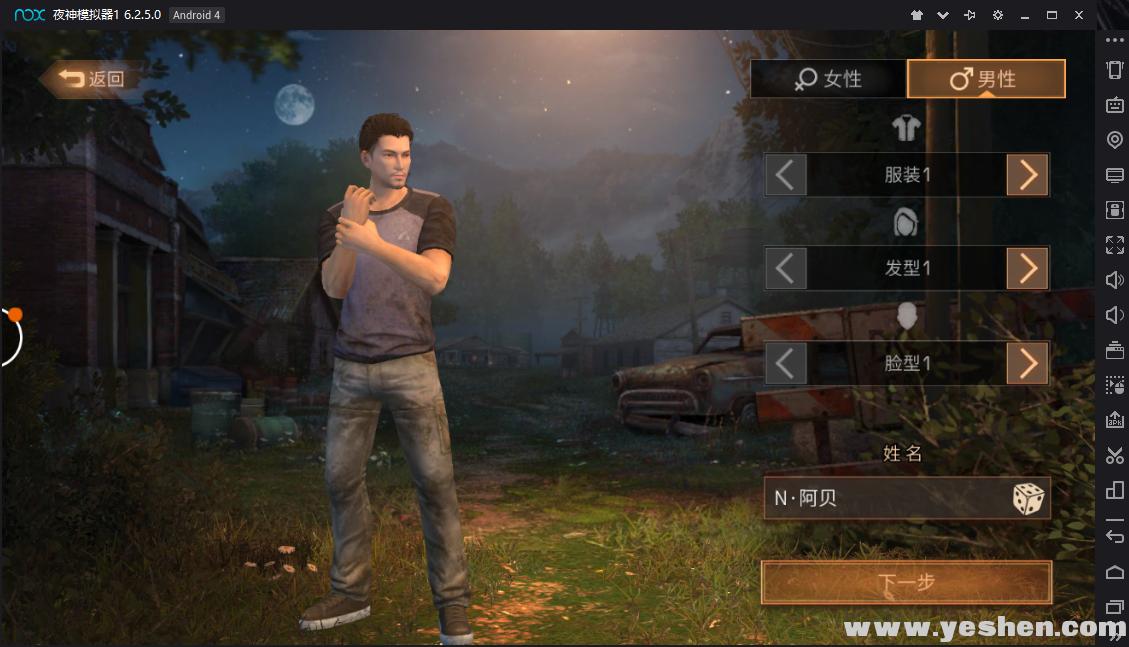Show the previous 发型 hairstyle
The height and width of the screenshot is (647, 1129).
(x=786, y=268)
